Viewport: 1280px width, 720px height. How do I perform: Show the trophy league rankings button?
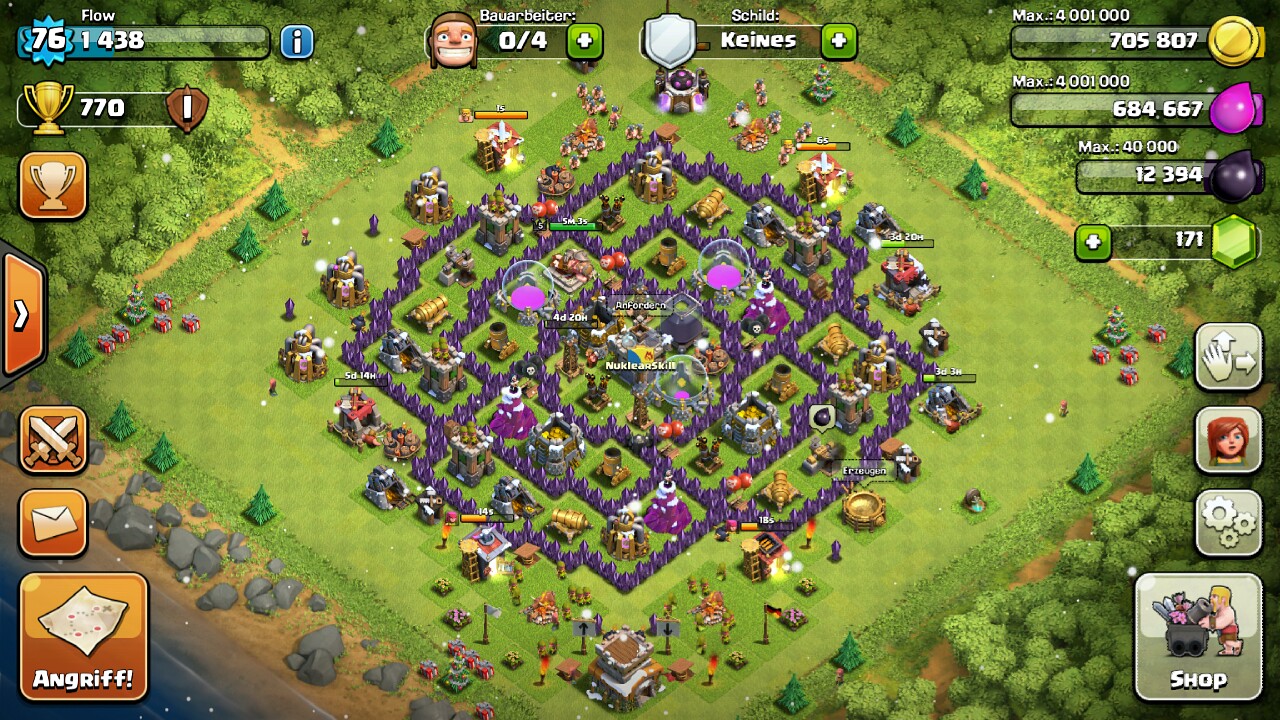coord(53,185)
